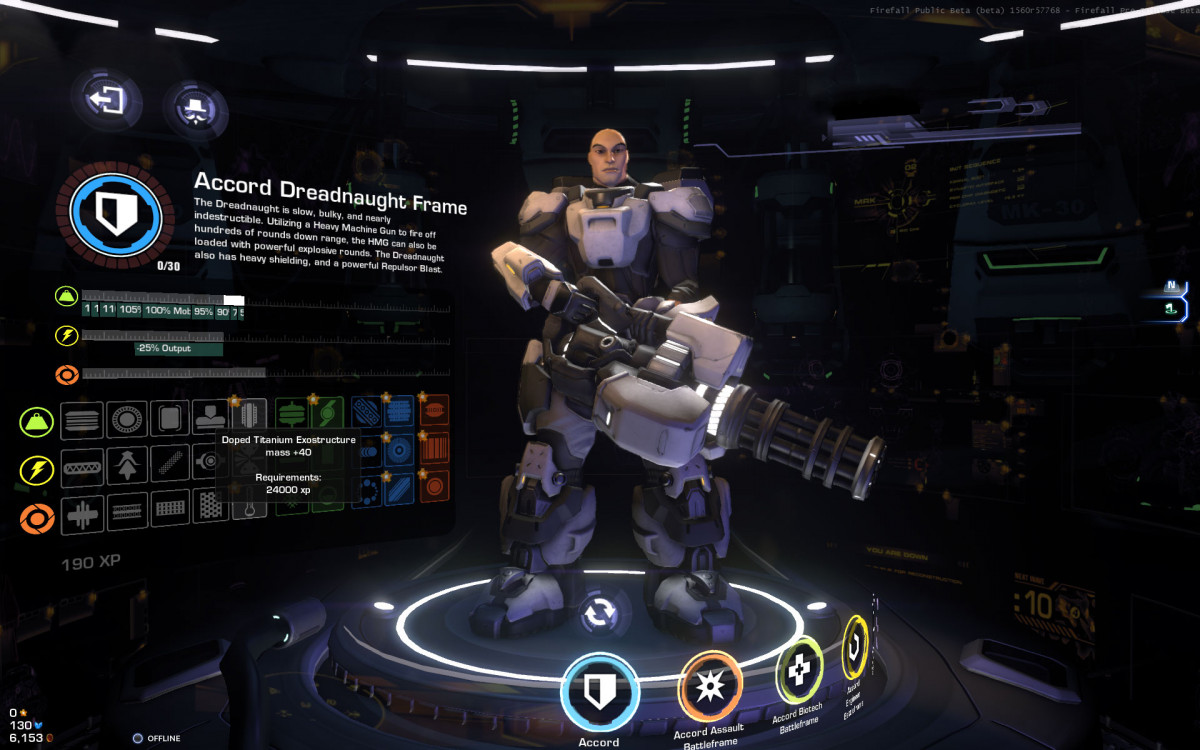Image resolution: width=1200 pixels, height=750 pixels.
Task: Click the rotate arrows button below the character
Action: click(598, 613)
